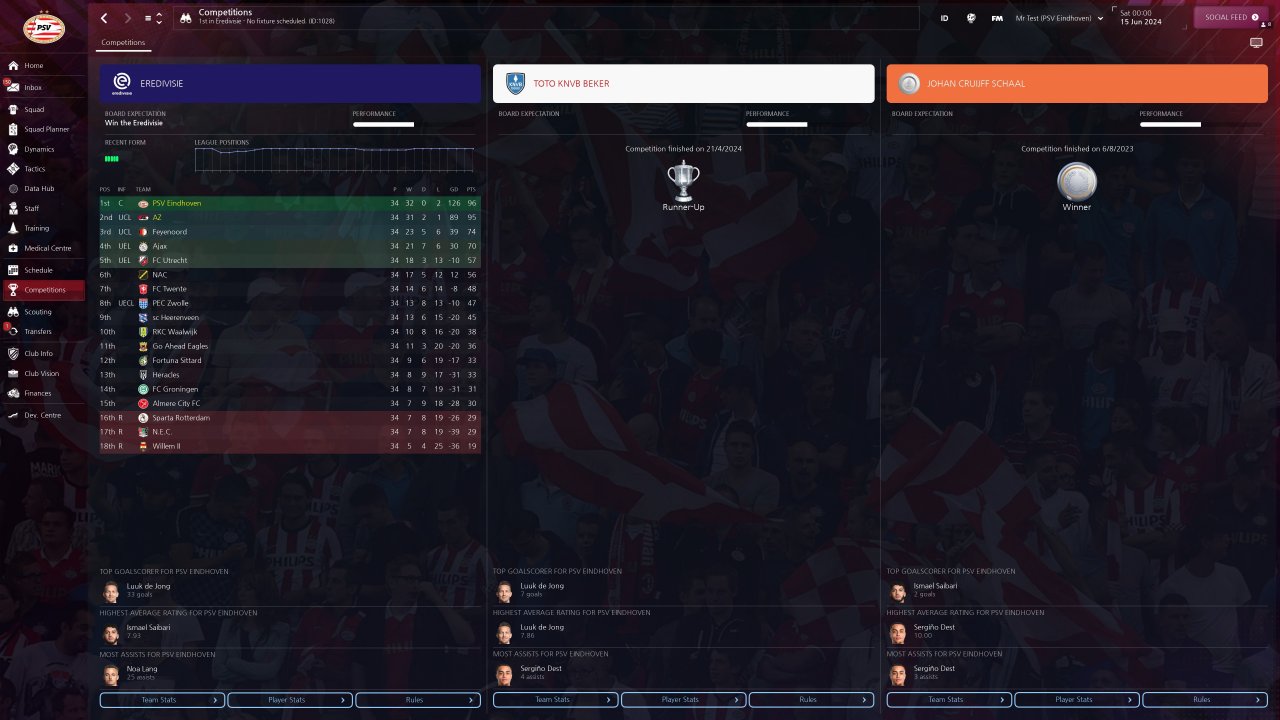
Task: Go to Transfers
Action: [x=38, y=331]
